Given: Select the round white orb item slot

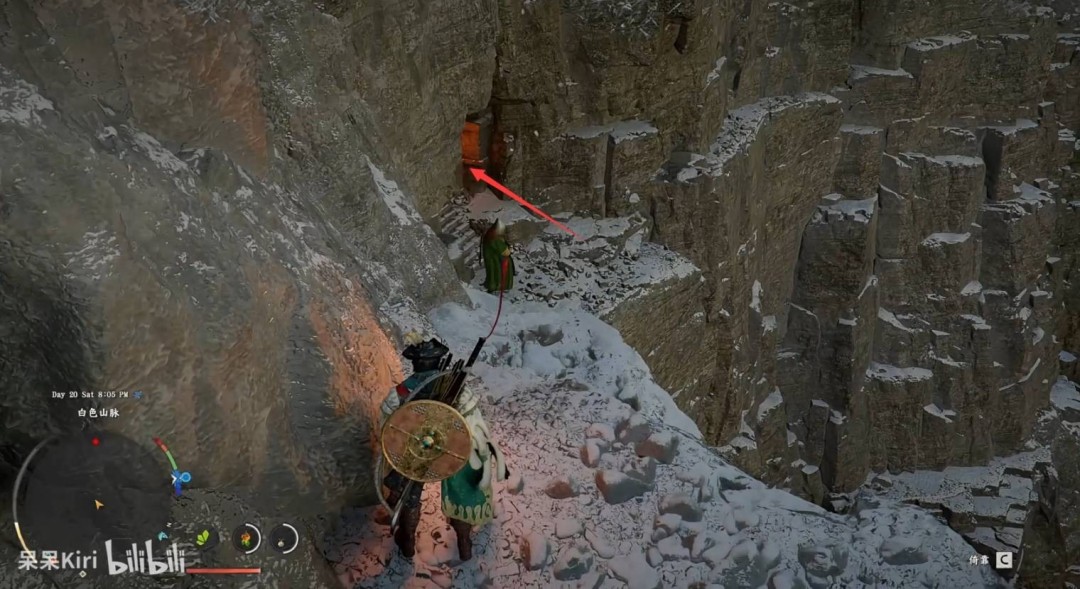Looking at the screenshot, I should pos(284,539).
